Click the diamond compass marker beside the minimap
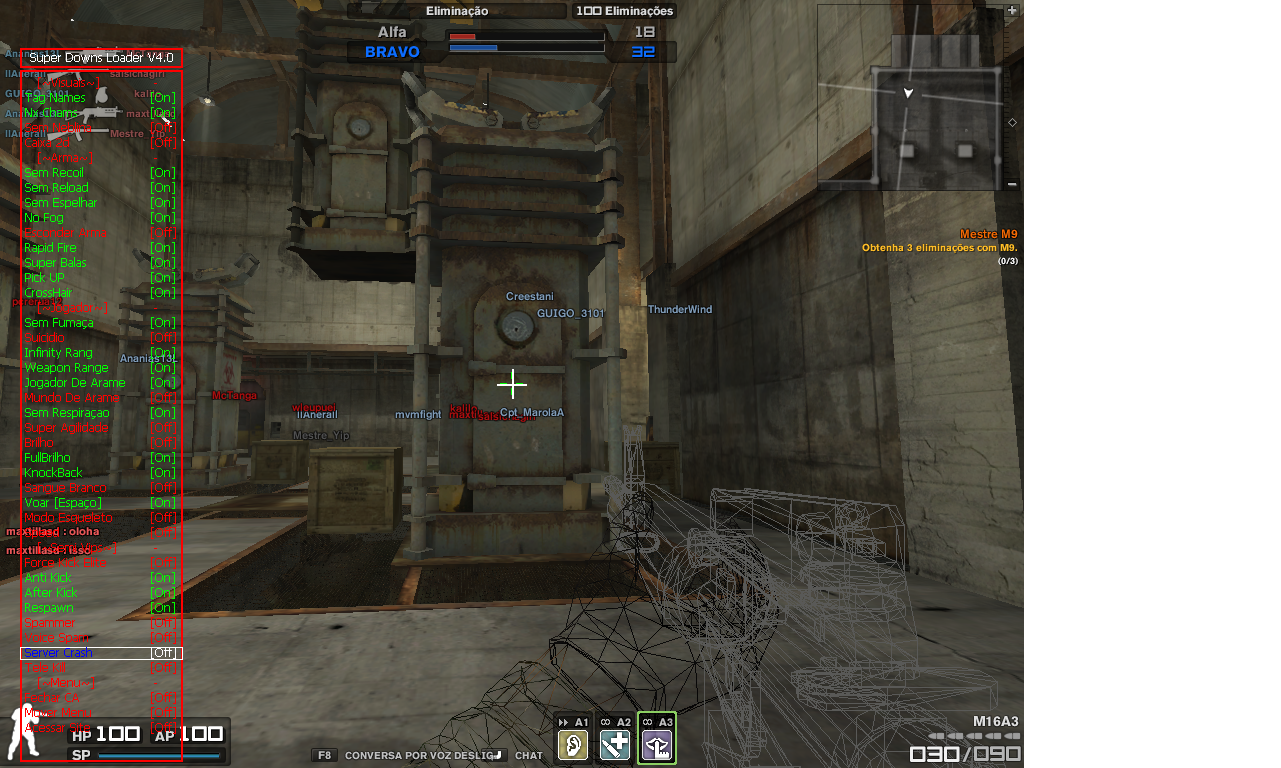1281x768 pixels. [x=1011, y=122]
